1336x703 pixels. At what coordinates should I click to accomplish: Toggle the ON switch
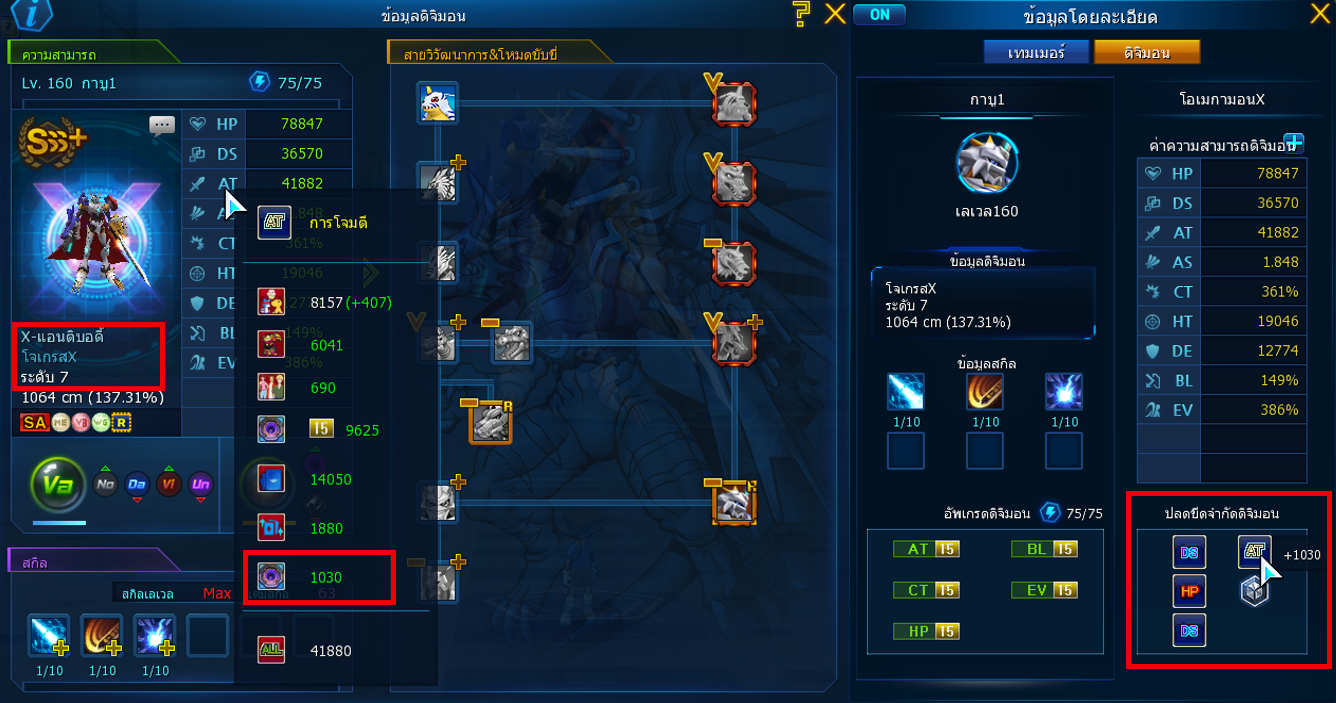880,14
